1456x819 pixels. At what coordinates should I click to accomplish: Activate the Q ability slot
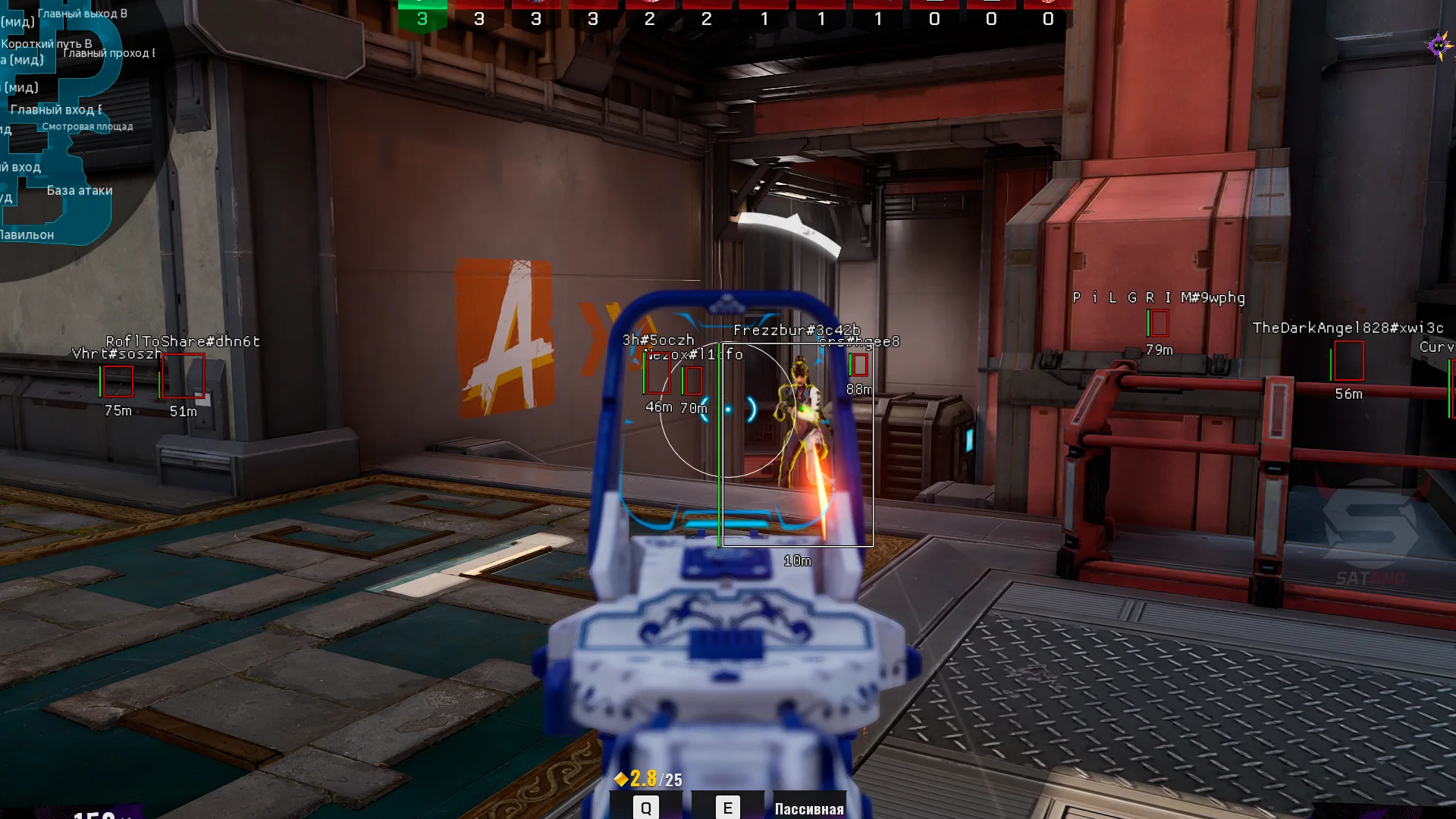(646, 807)
